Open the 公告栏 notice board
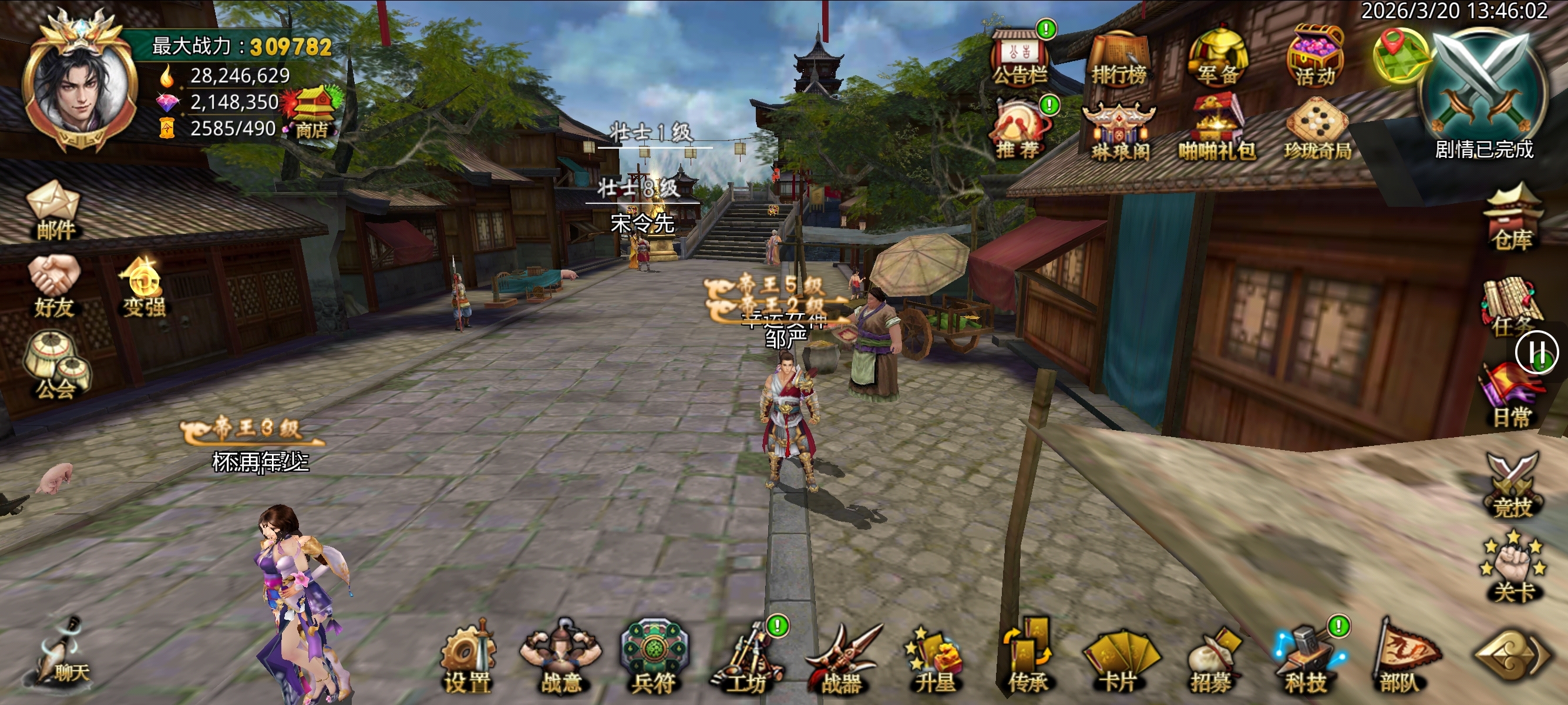 1019,58
